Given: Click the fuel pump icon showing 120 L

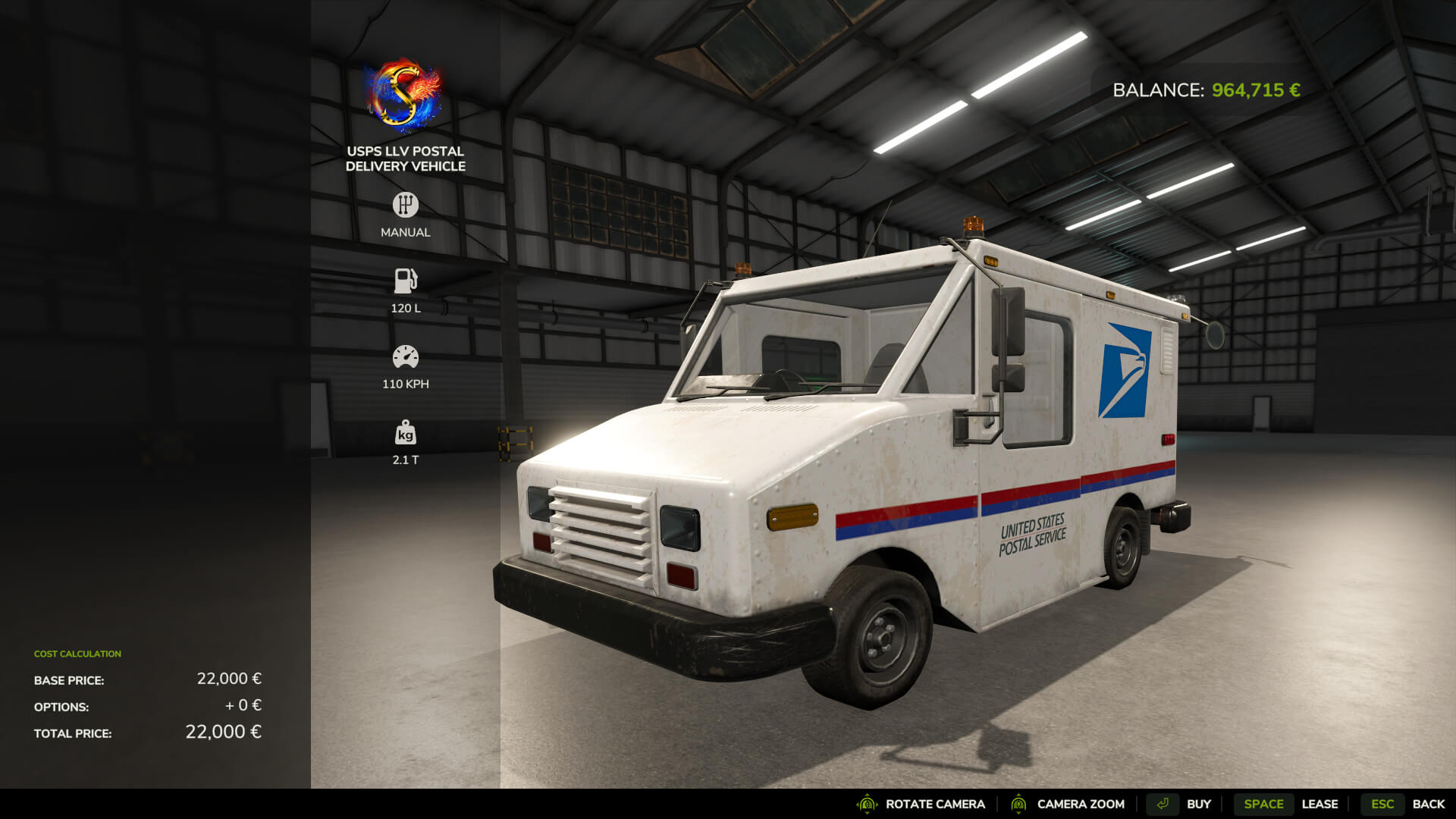Looking at the screenshot, I should 406,280.
